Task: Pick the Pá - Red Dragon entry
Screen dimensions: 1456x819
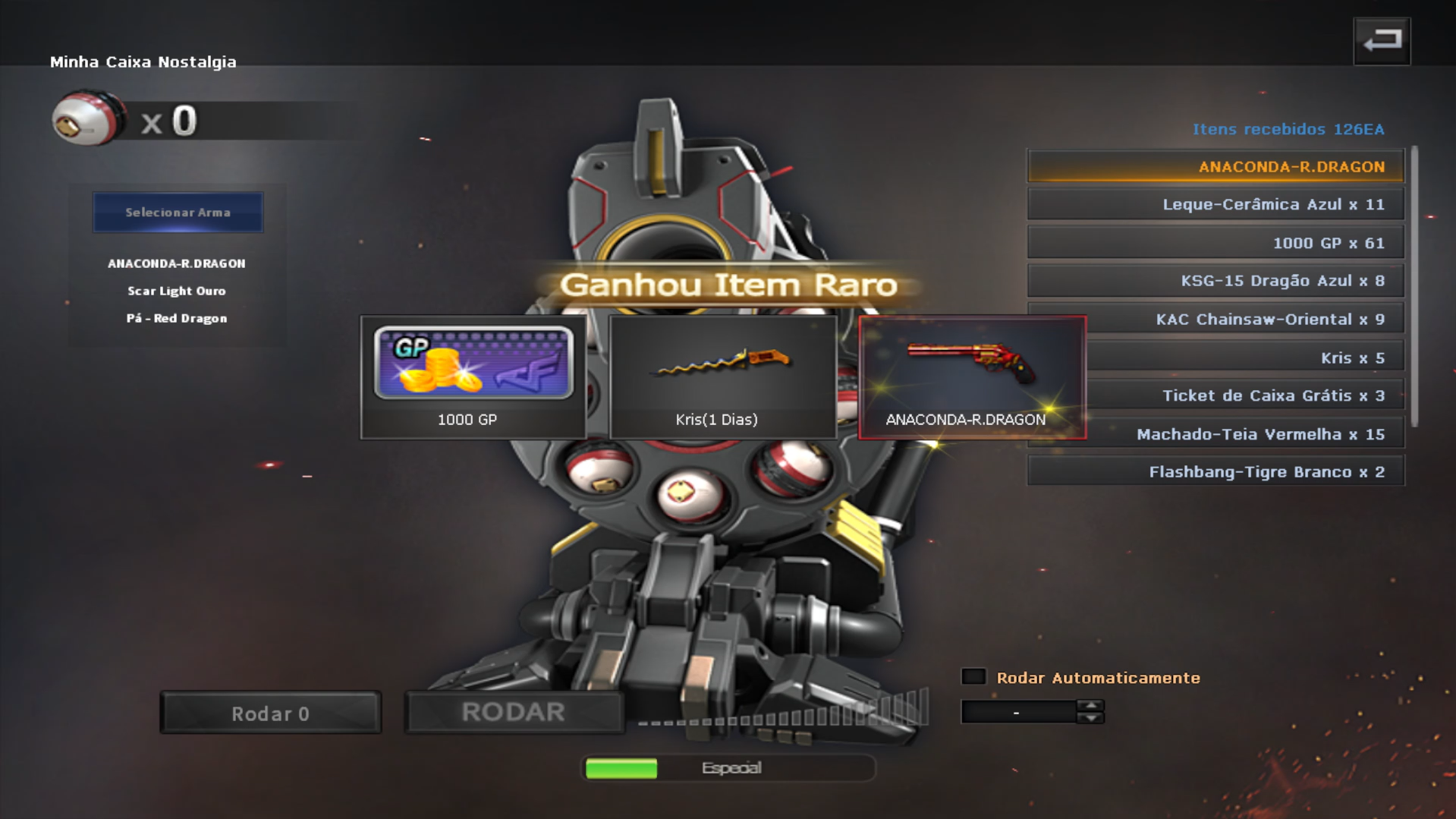Action: tap(176, 318)
